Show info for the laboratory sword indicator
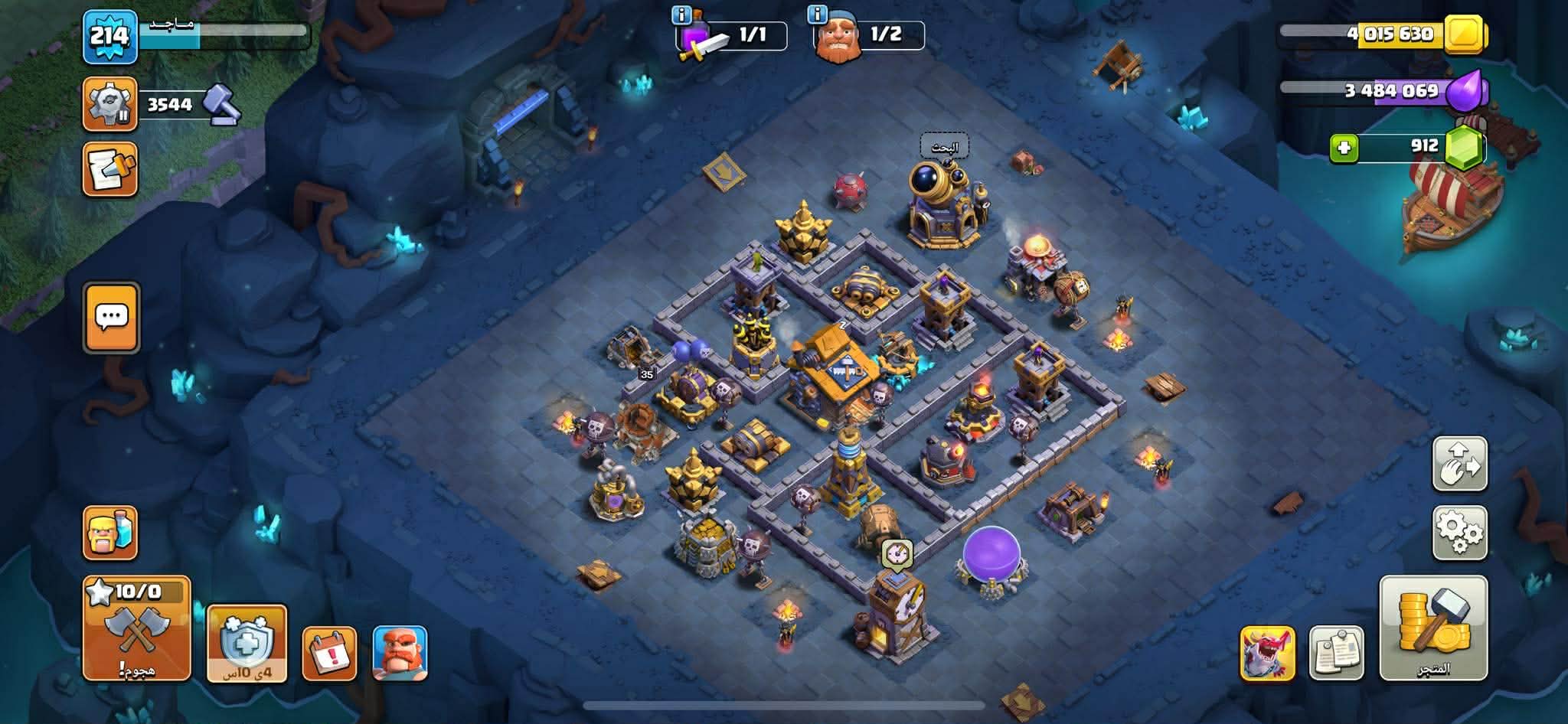Screen dimensions: 1568x724 681,15
